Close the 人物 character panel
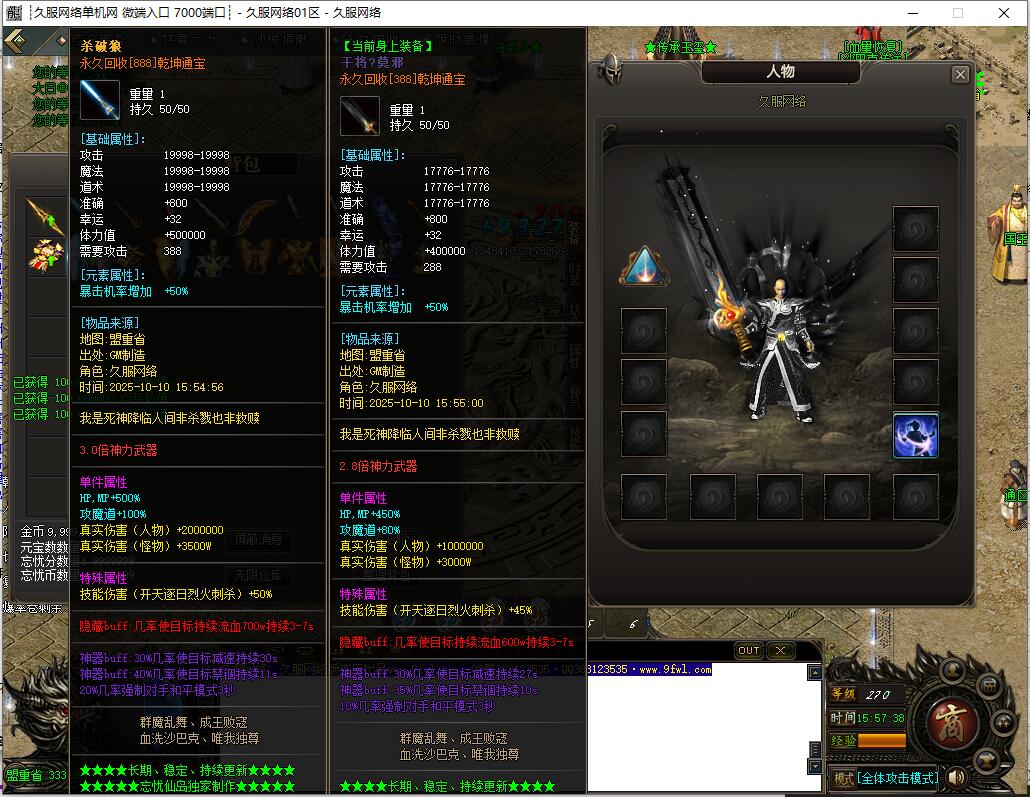The height and width of the screenshot is (797, 1030). (960, 74)
